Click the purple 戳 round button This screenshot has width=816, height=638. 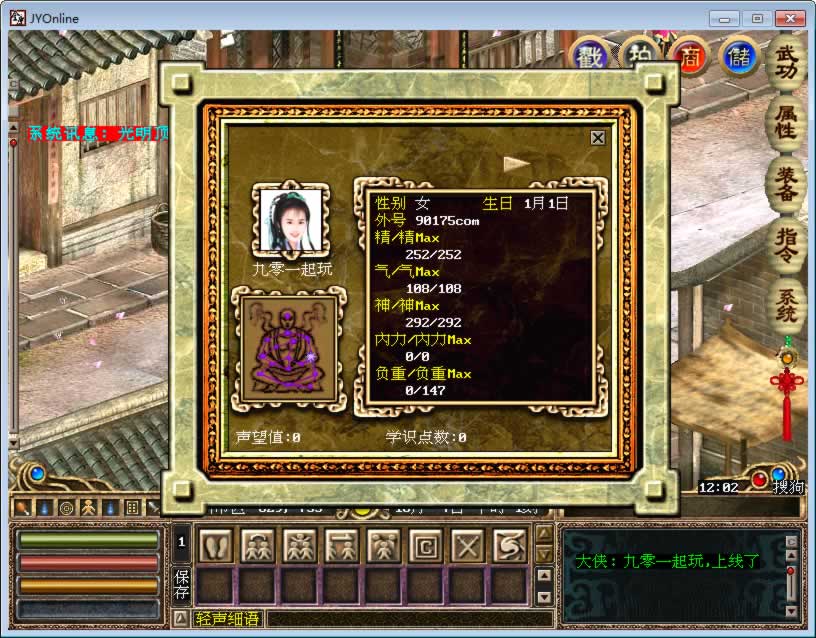(591, 56)
